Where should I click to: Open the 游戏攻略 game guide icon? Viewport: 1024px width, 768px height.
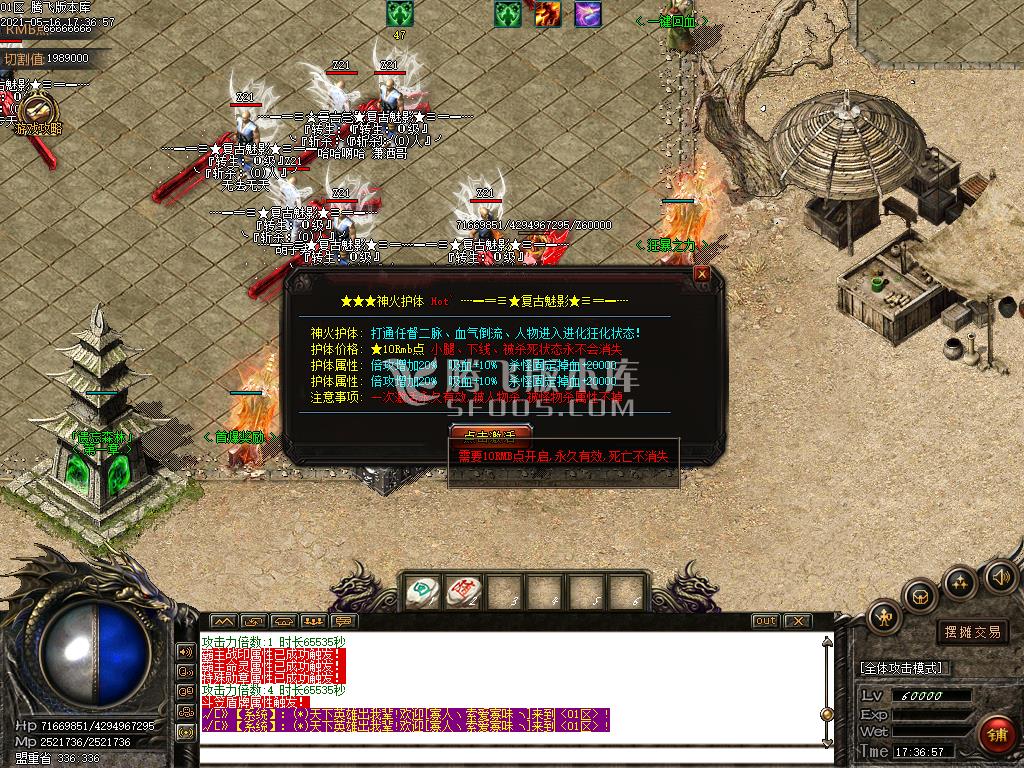click(x=38, y=111)
